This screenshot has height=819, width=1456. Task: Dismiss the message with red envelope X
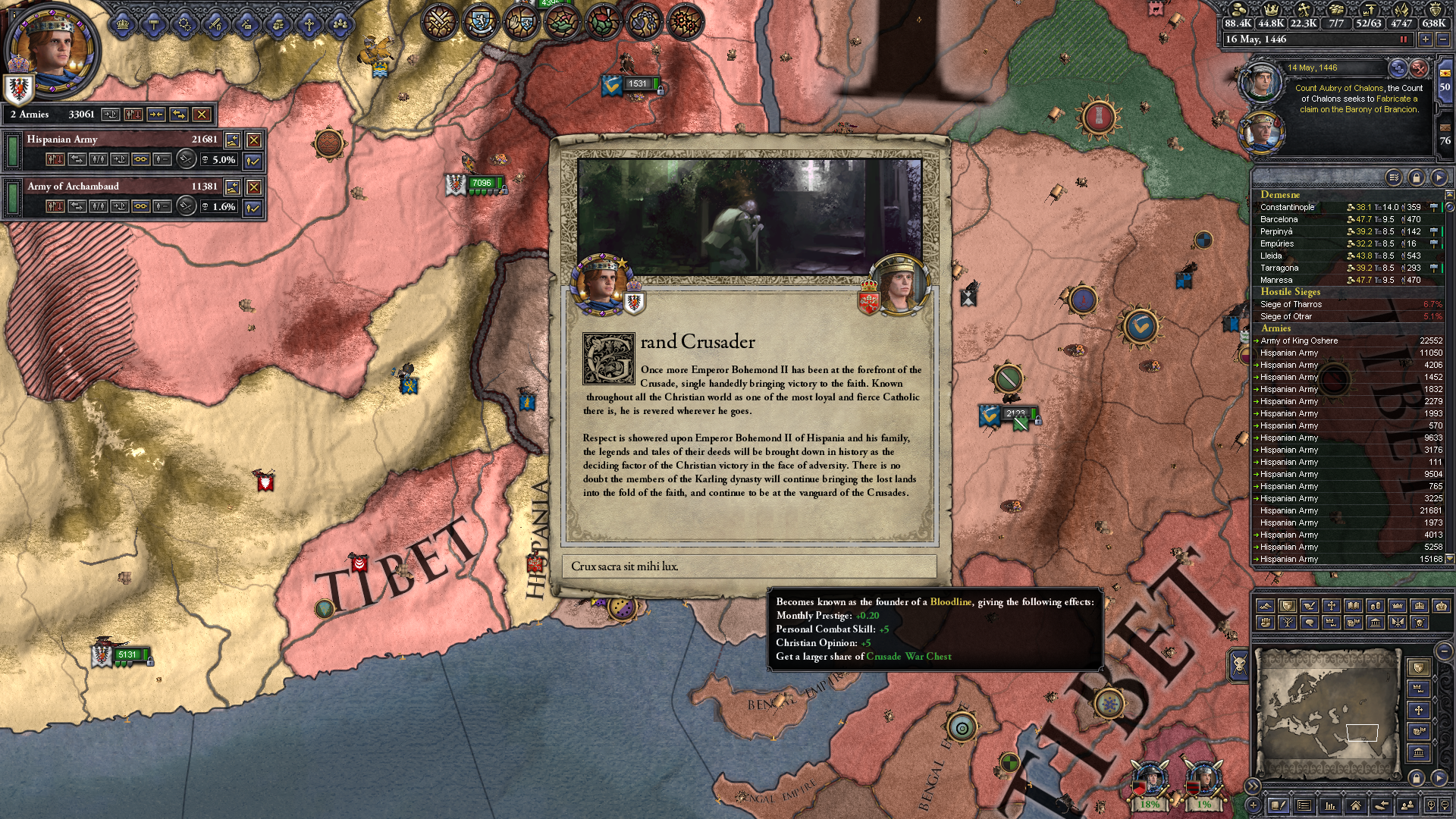point(1419,68)
